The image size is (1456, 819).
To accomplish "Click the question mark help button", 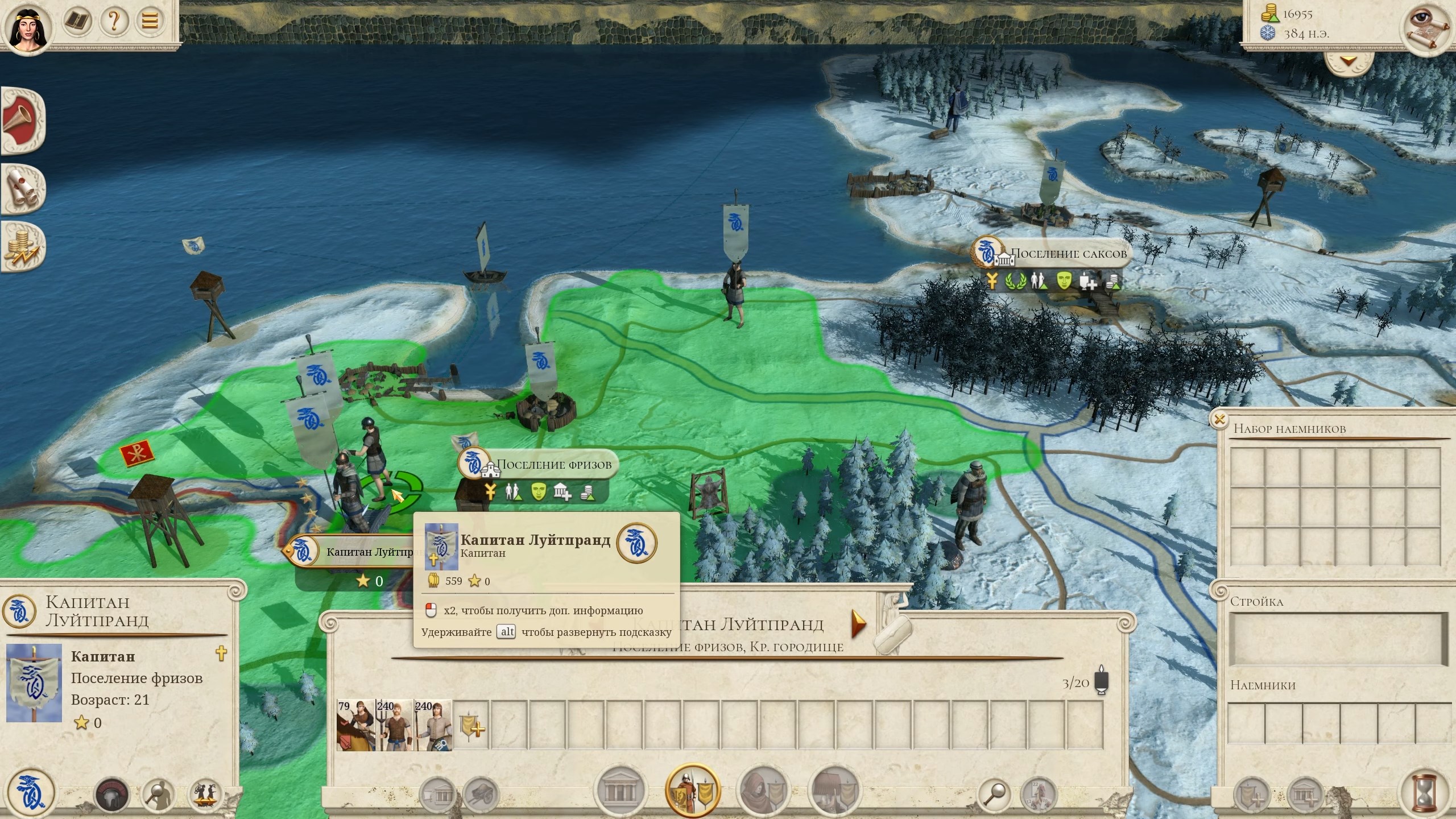I will pyautogui.click(x=114, y=22).
